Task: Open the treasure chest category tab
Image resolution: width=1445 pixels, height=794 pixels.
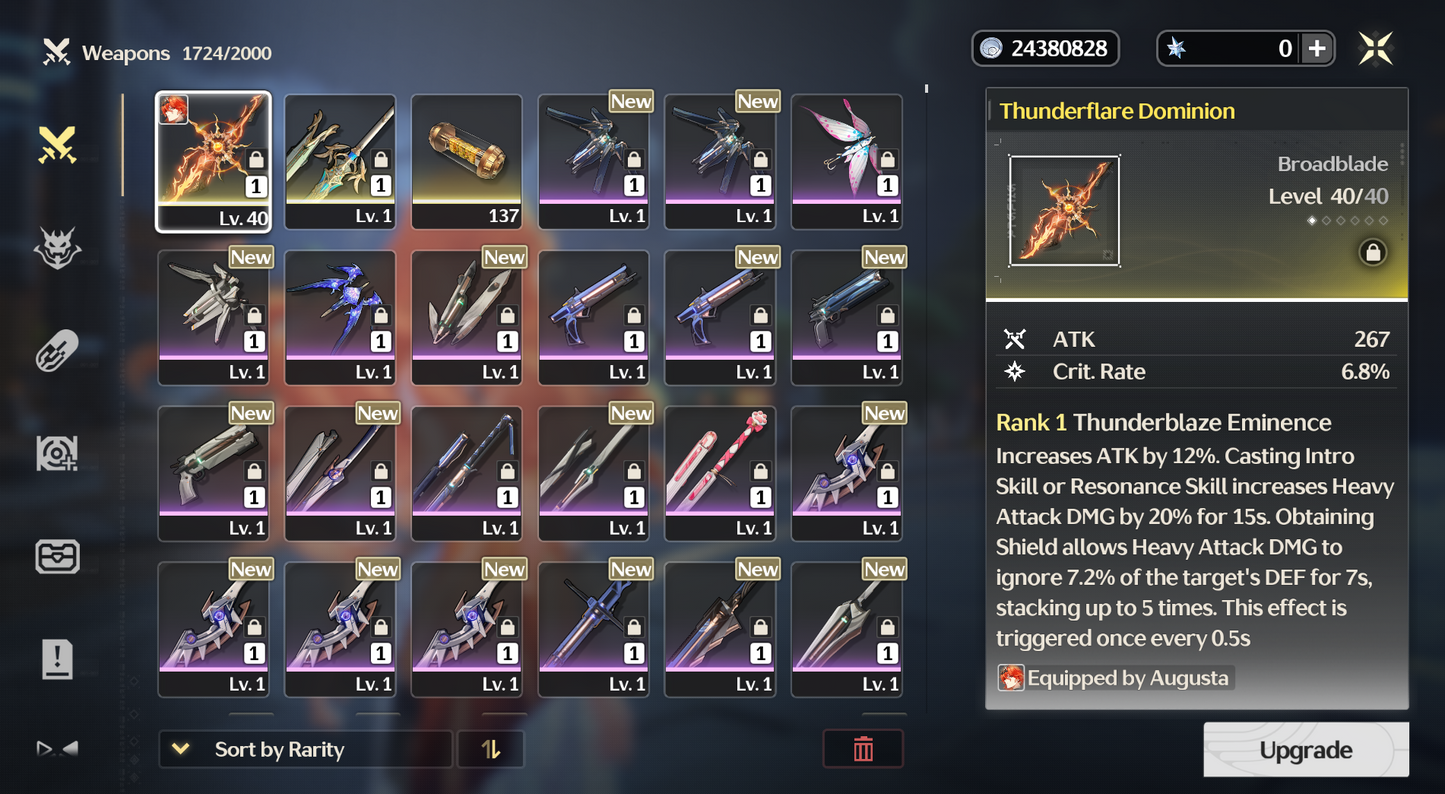Action: [x=58, y=556]
